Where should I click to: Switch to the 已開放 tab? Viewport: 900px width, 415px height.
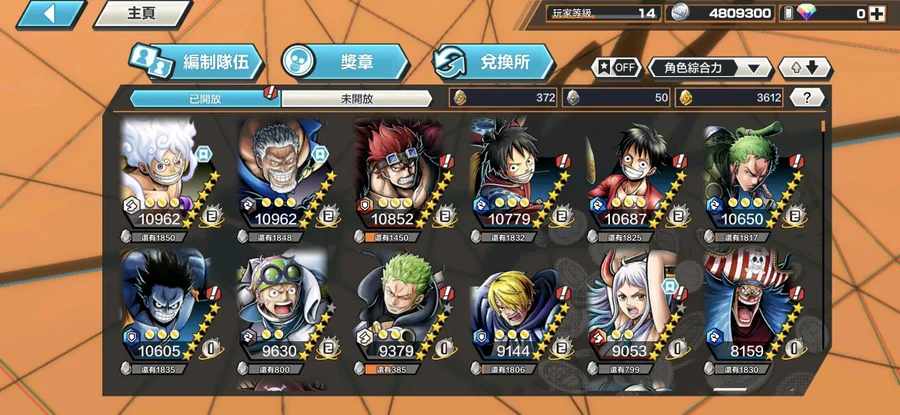(204, 98)
